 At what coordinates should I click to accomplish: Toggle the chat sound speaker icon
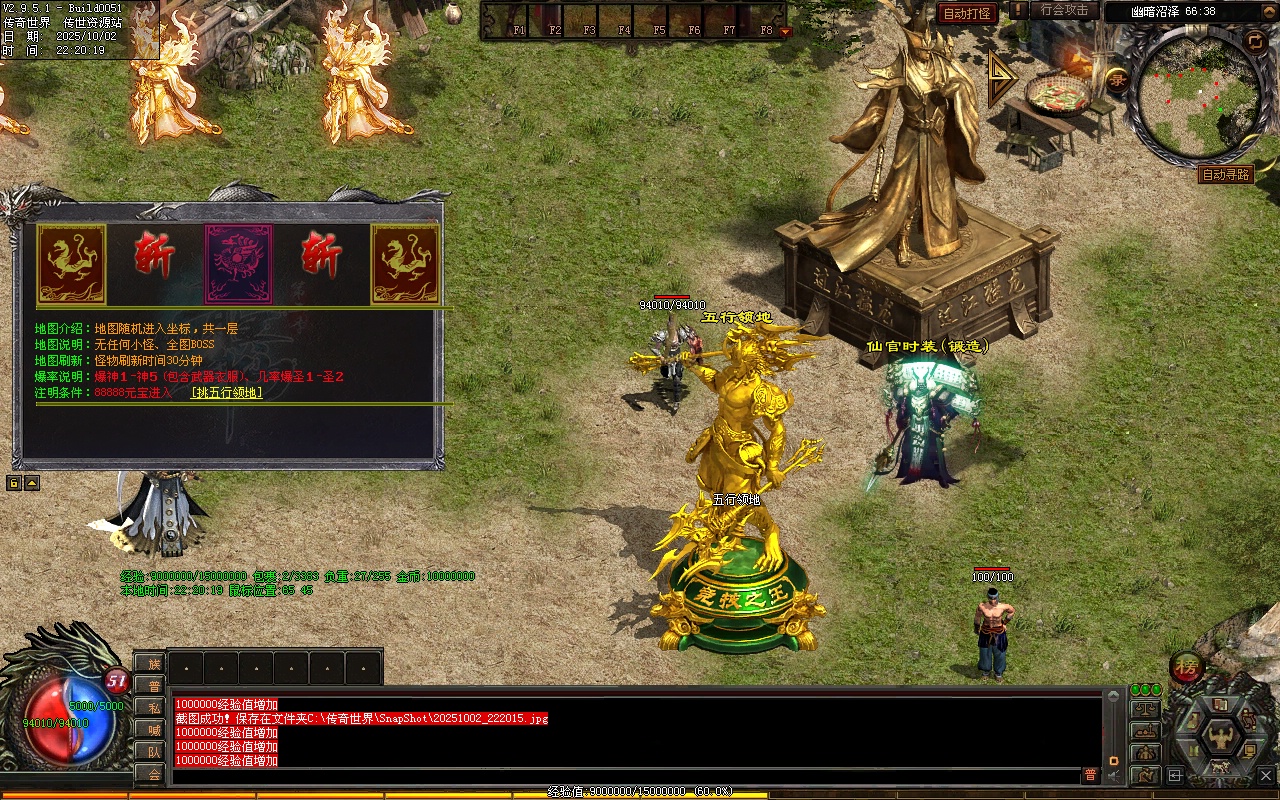click(x=1112, y=776)
